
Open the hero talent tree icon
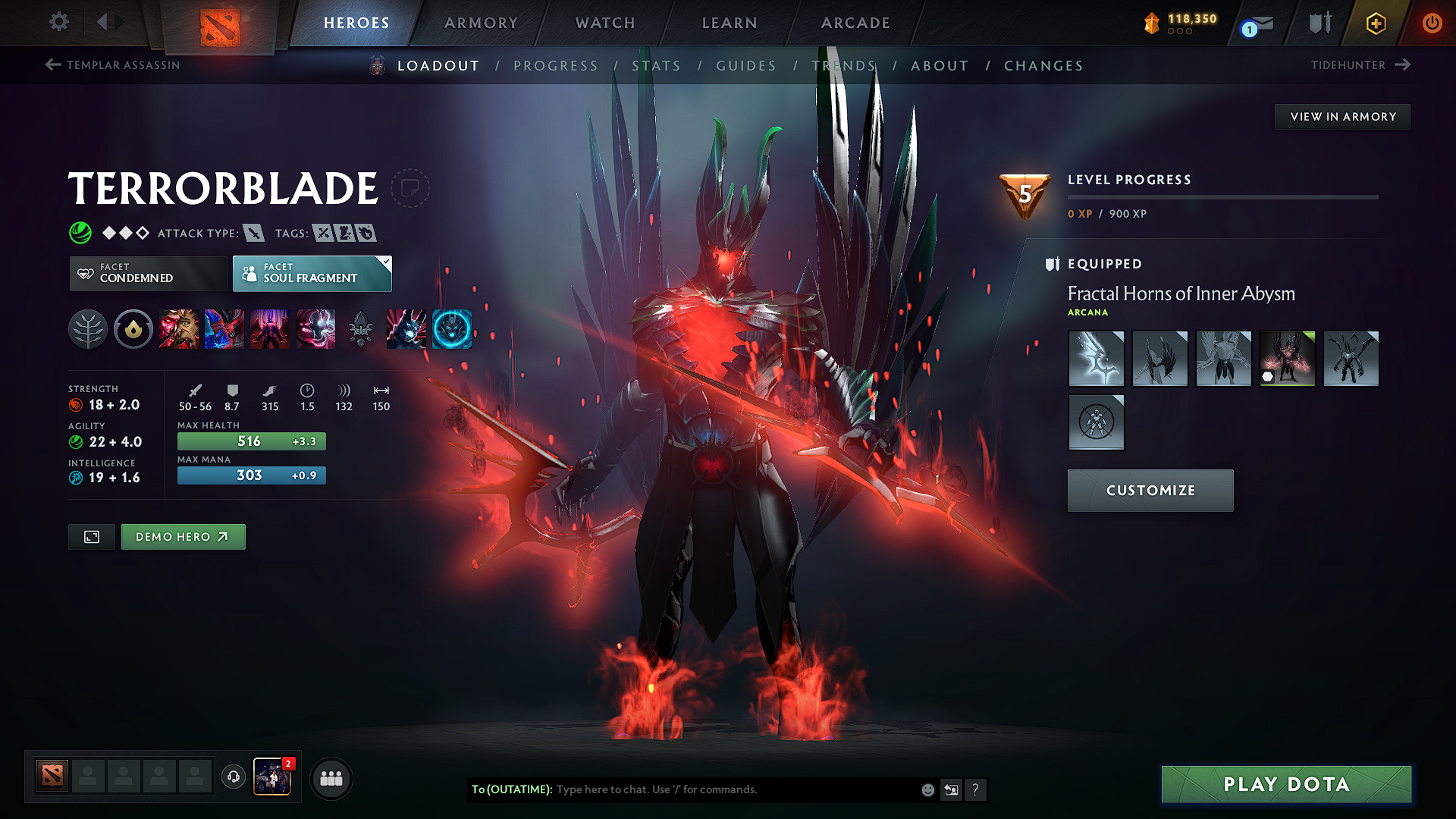tap(87, 329)
